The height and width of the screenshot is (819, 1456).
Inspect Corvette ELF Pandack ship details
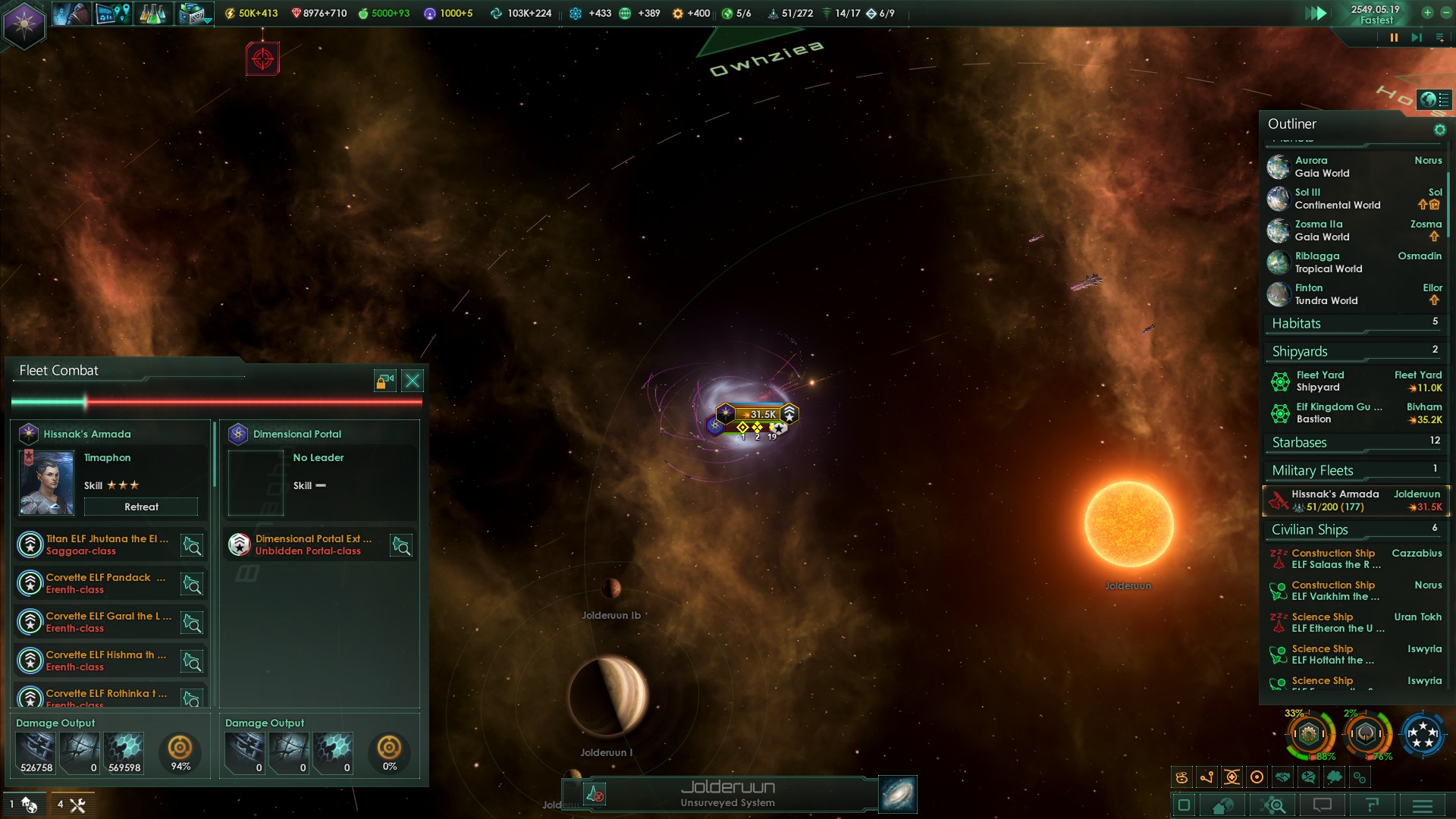coord(192,584)
